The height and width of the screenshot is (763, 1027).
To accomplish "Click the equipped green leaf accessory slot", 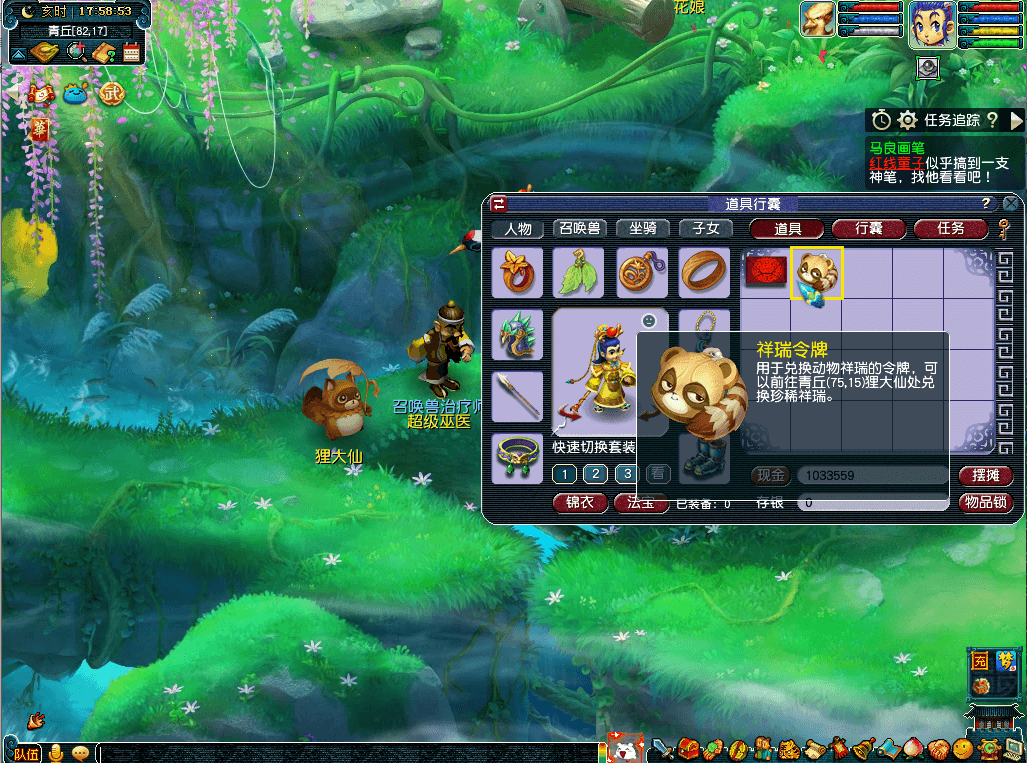I will (x=579, y=273).
